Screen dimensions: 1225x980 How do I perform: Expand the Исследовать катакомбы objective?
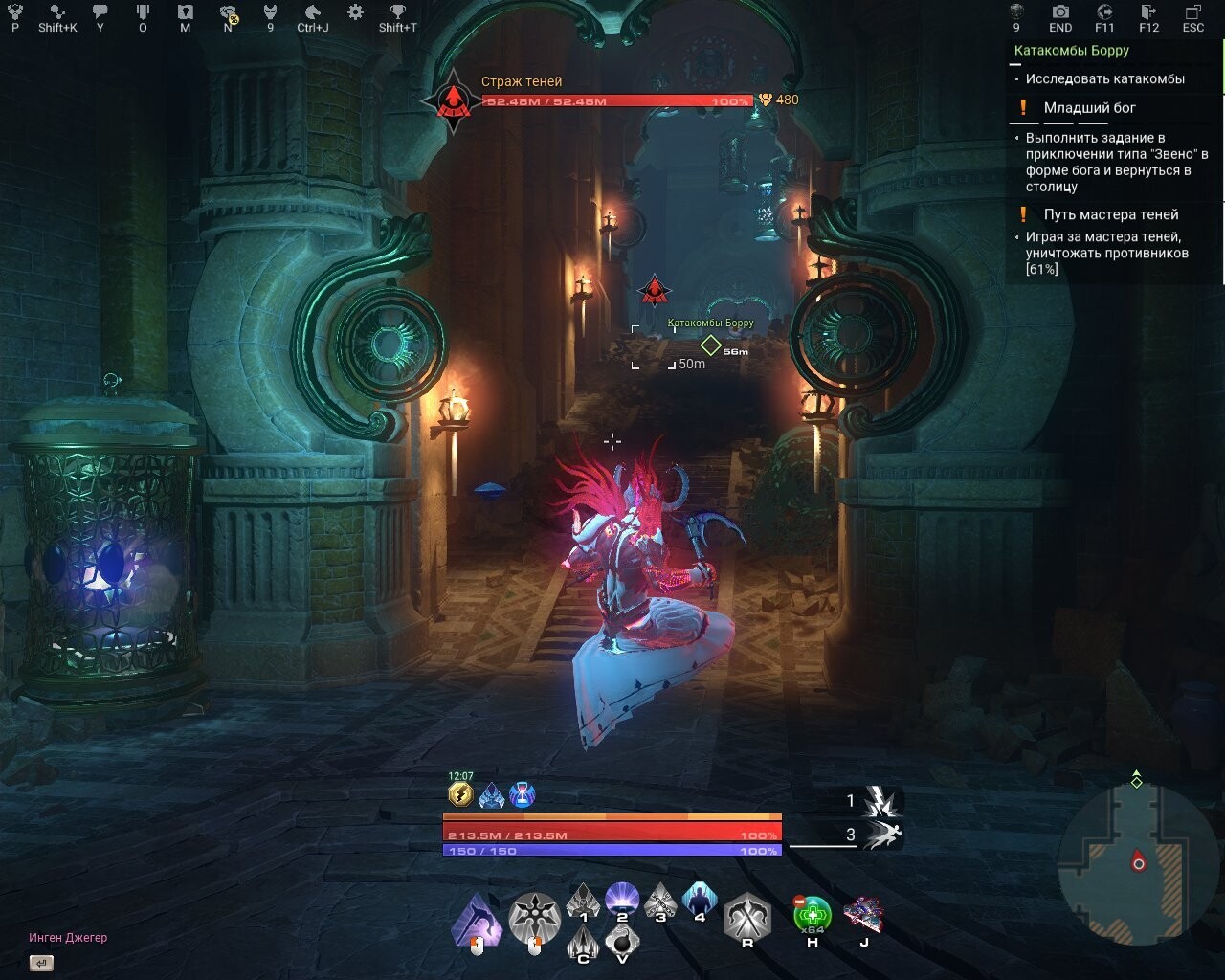click(x=1106, y=78)
